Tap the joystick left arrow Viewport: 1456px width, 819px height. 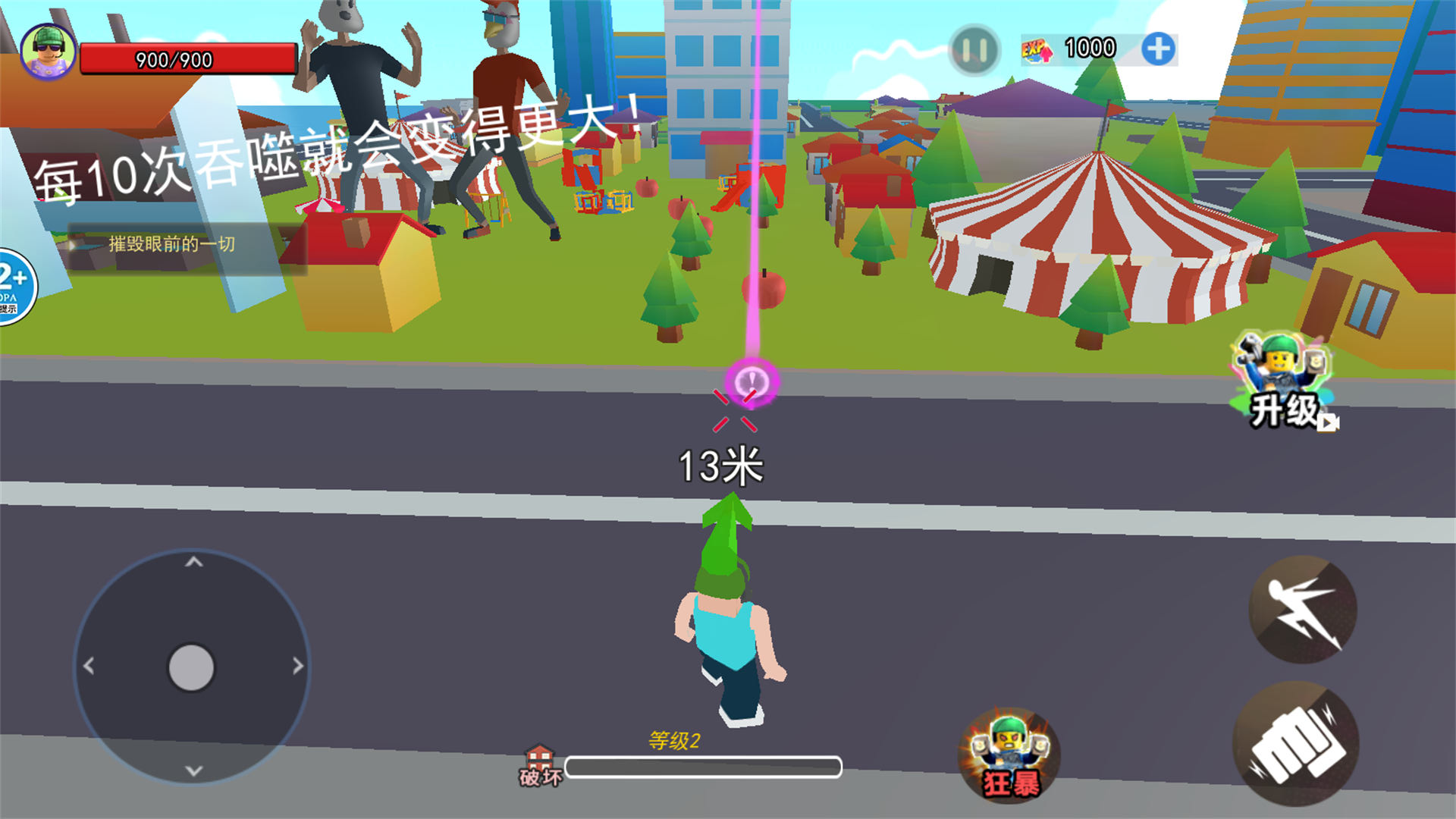[89, 666]
